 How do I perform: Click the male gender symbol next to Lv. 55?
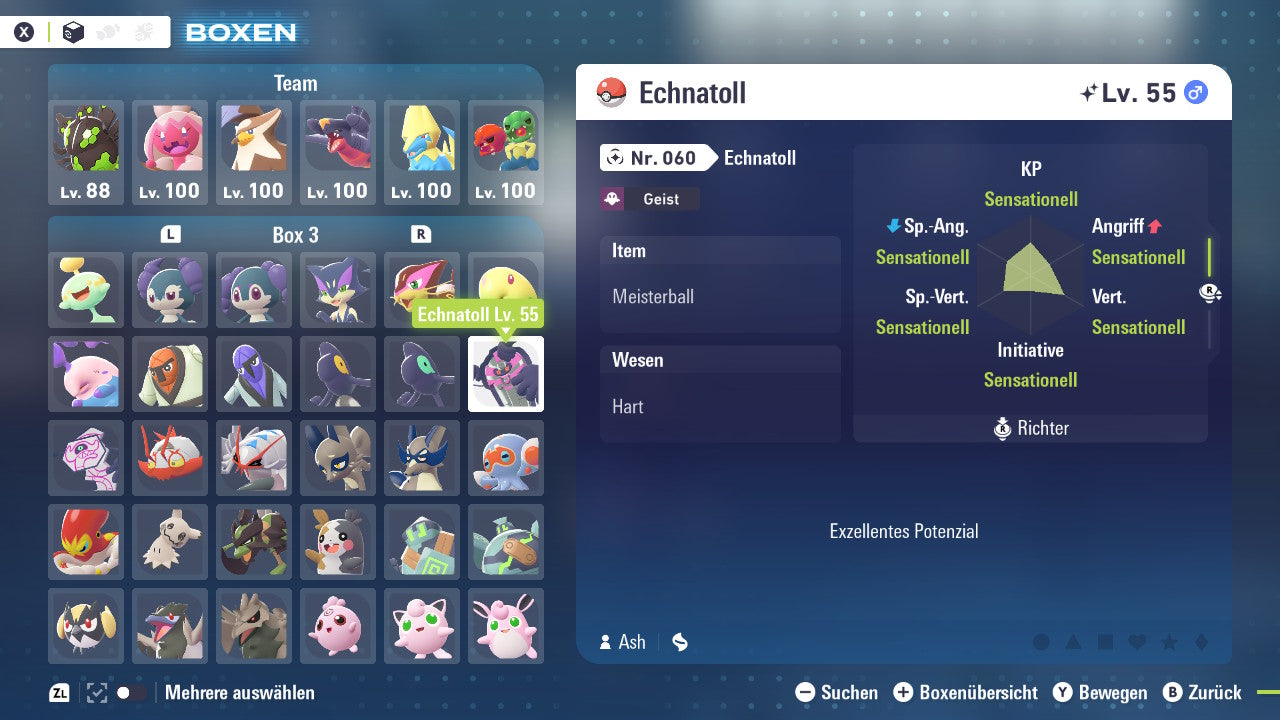pyautogui.click(x=1197, y=92)
